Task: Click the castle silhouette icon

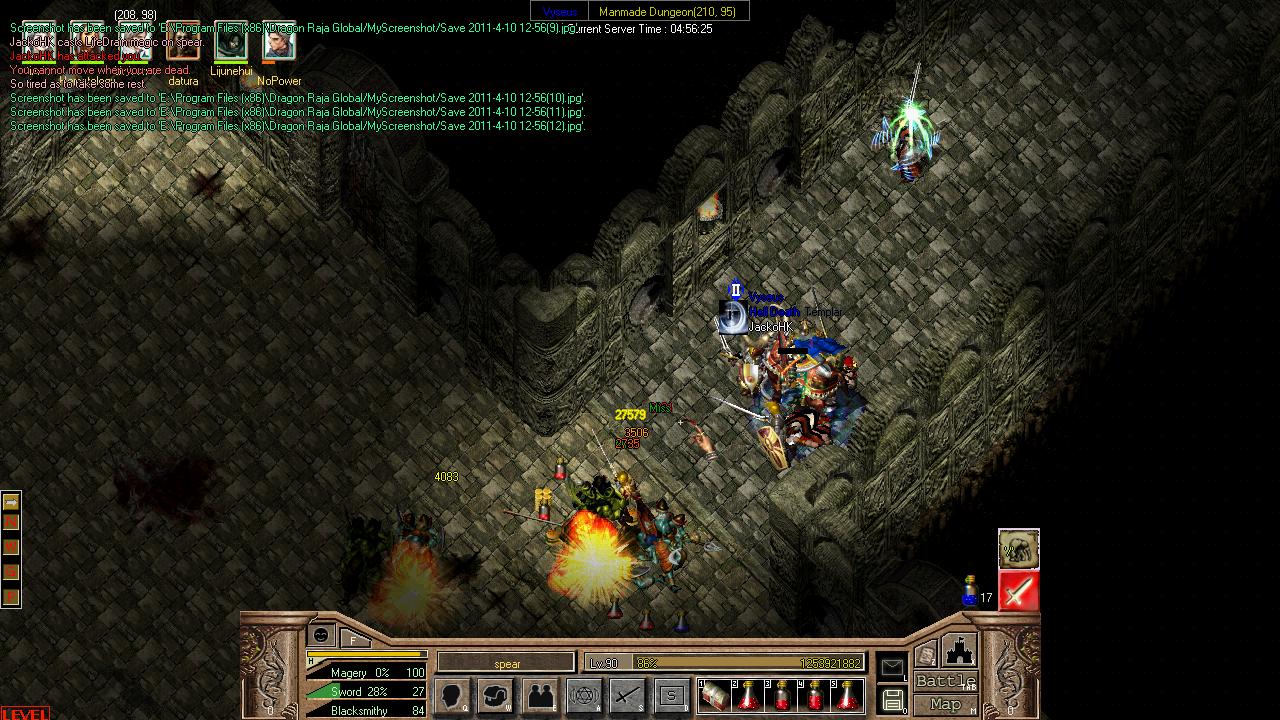Action: [x=959, y=650]
